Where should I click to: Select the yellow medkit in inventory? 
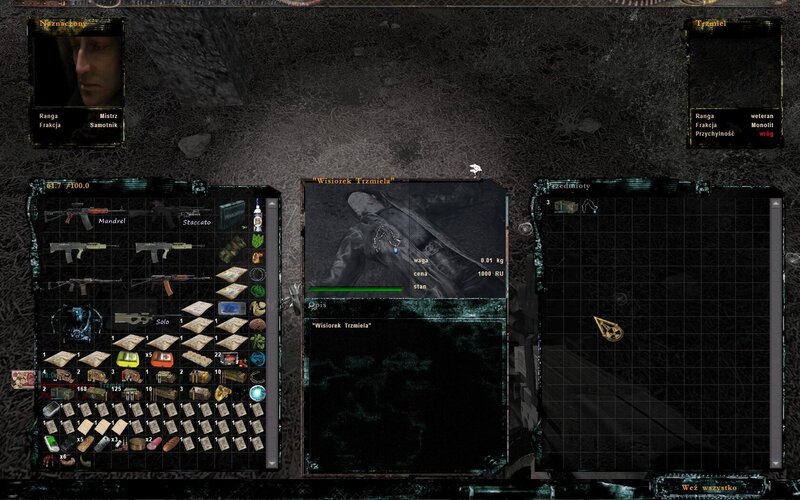[x=129, y=358]
